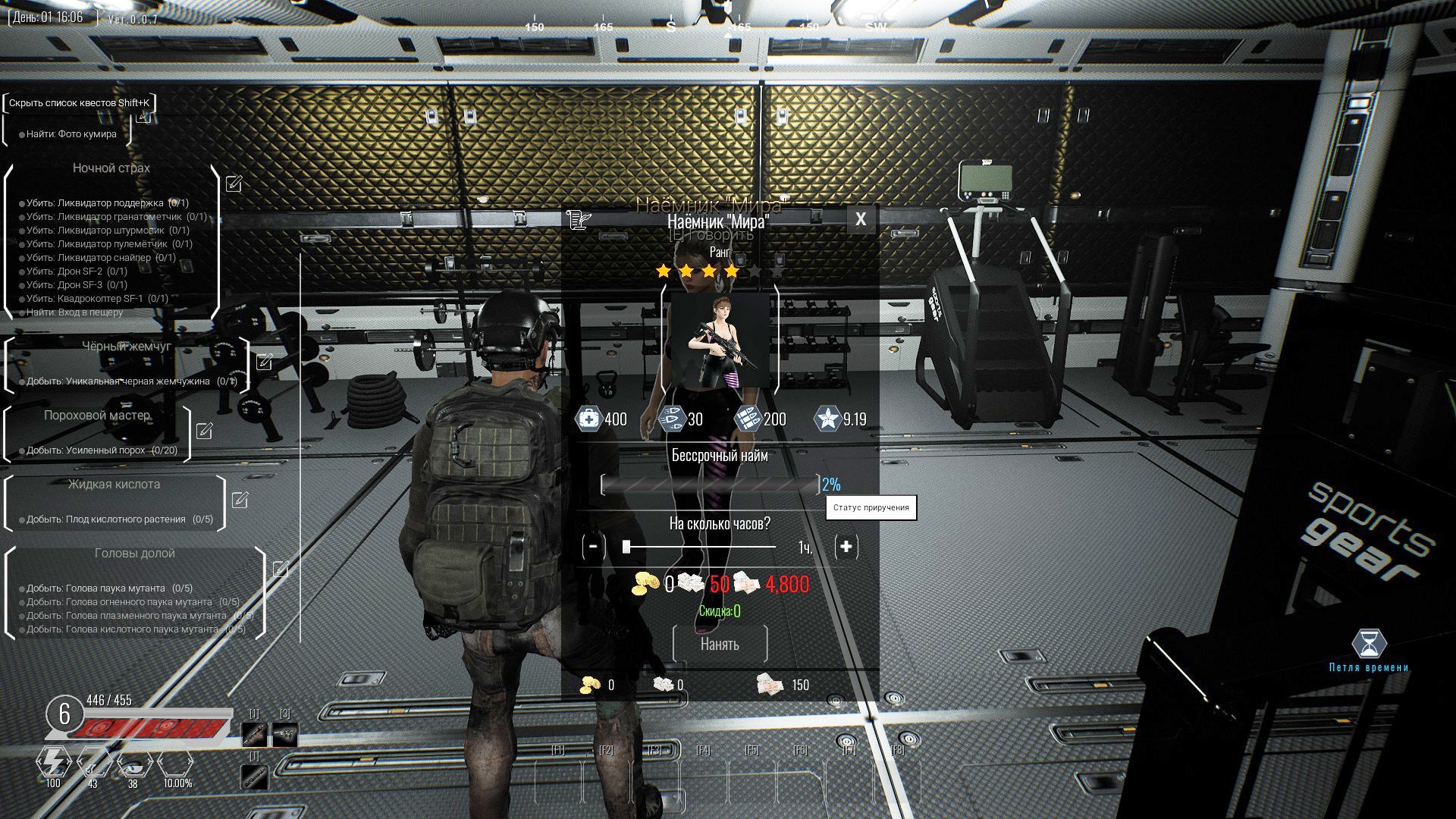The width and height of the screenshot is (1456, 819).
Task: Select Mira's portrait thumbnail
Action: point(720,340)
